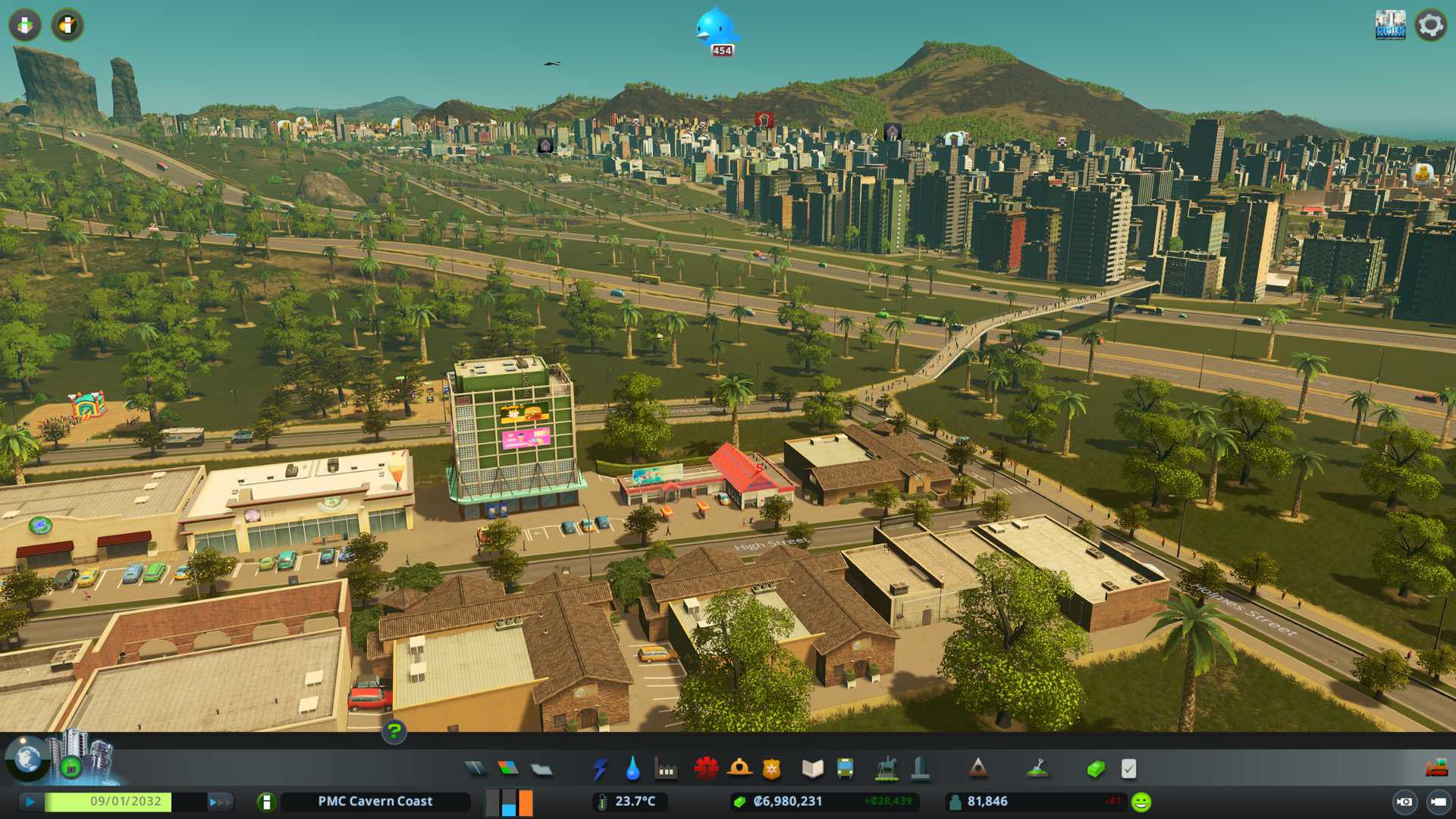The image size is (1456, 819).
Task: Choose the red Healthcare icon
Action: [706, 769]
